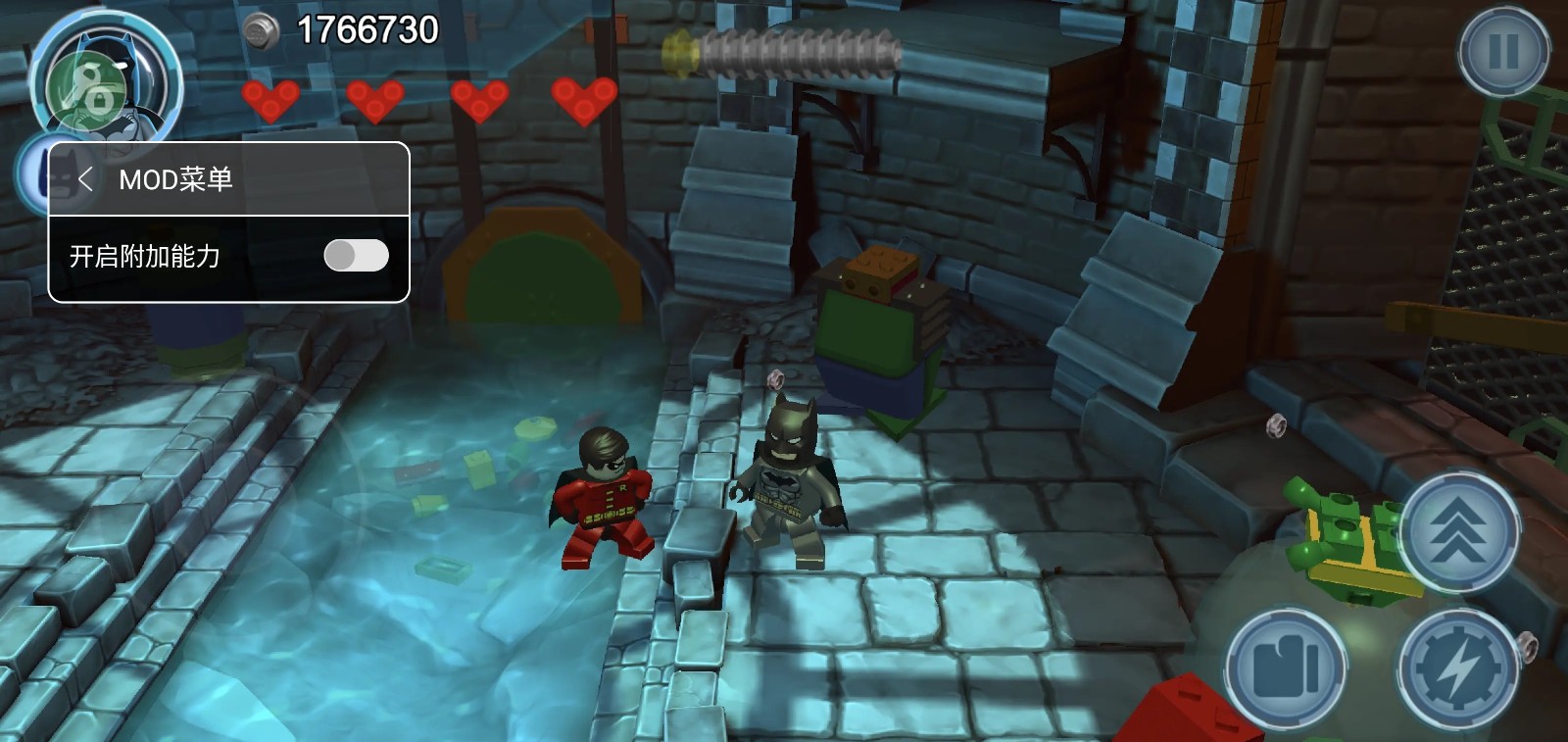
Task: Toggle the 开启附加能力 switch
Action: tap(356, 256)
